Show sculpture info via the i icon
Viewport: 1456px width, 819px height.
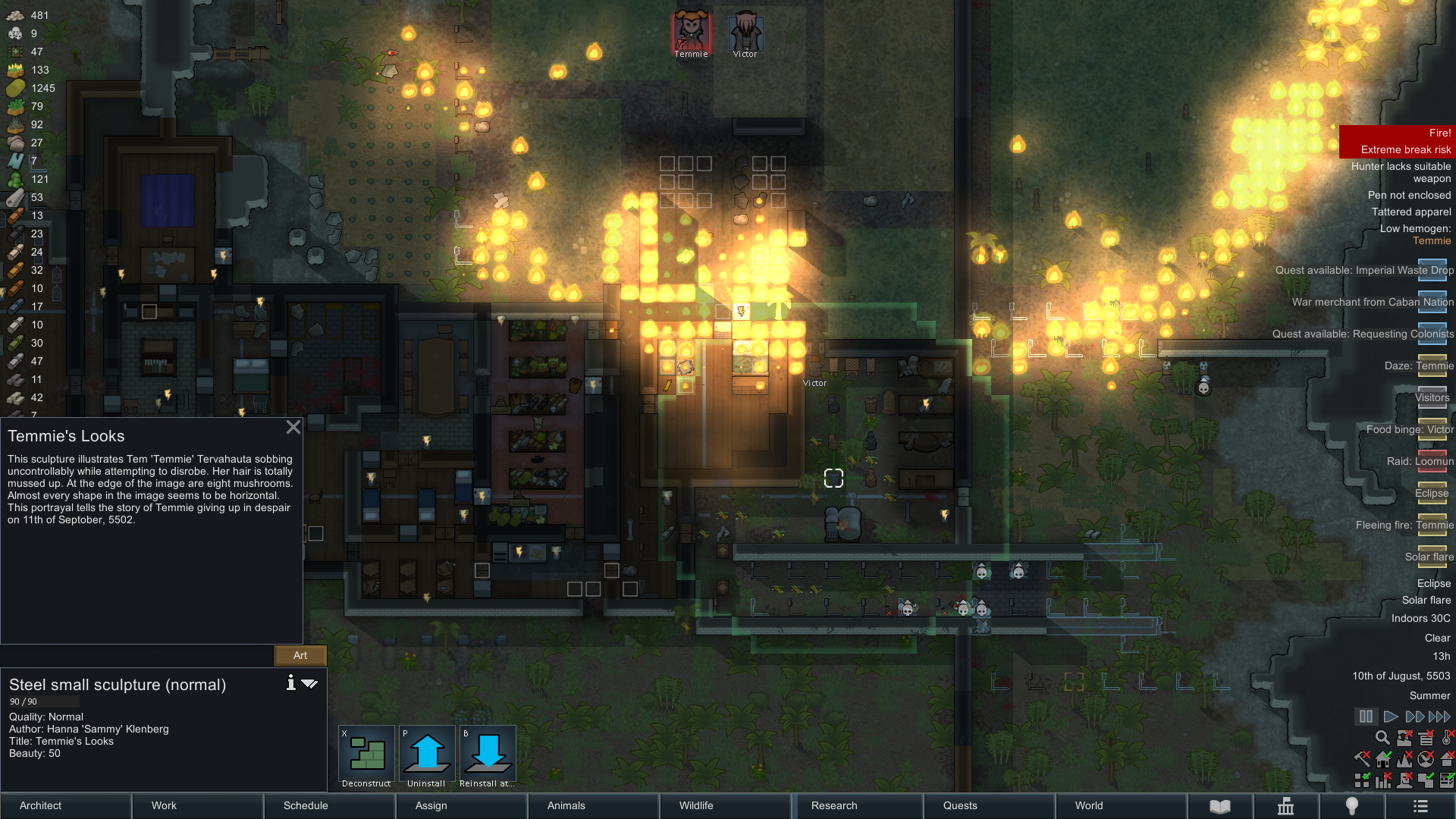[x=290, y=683]
